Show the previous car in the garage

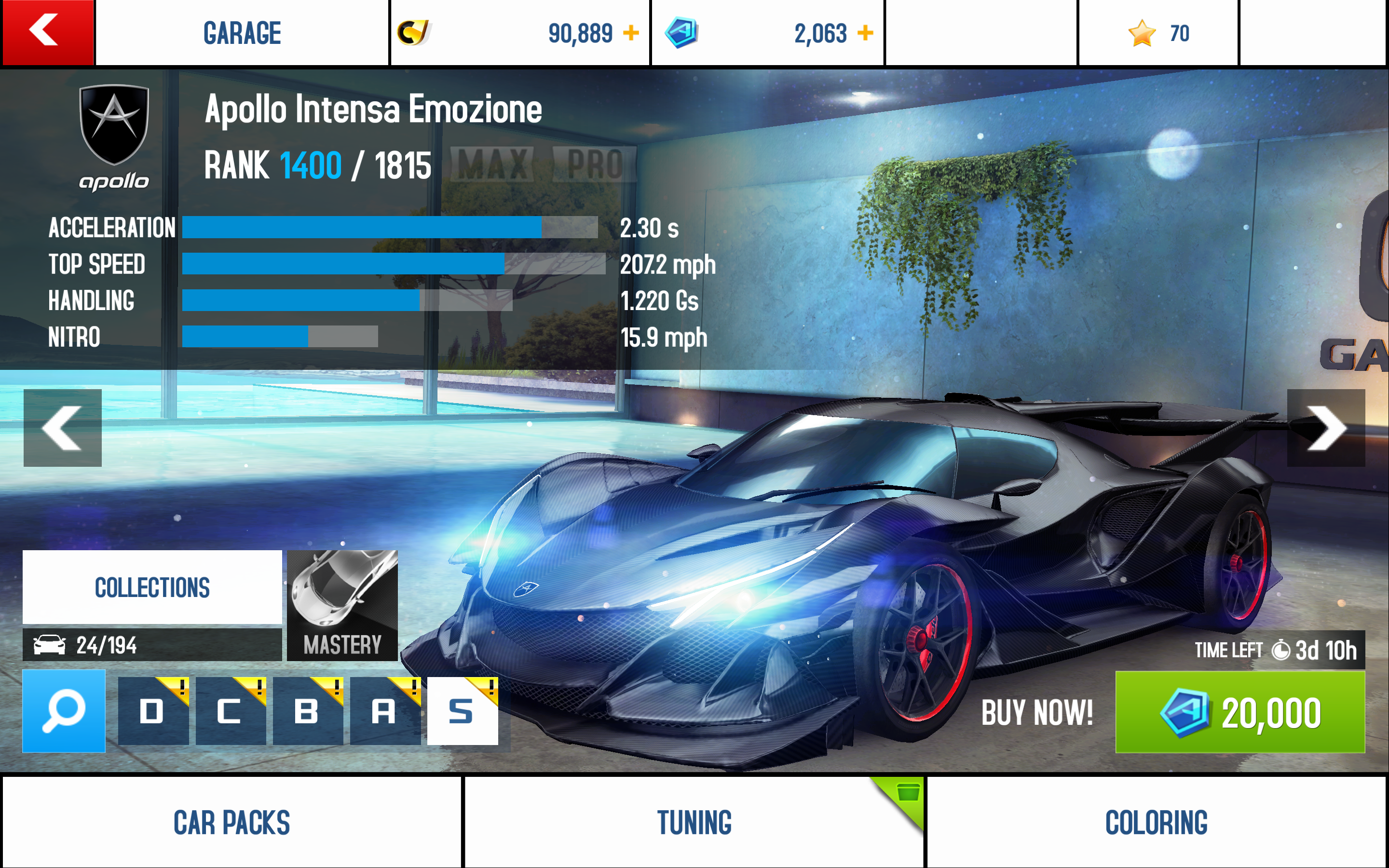click(x=63, y=428)
